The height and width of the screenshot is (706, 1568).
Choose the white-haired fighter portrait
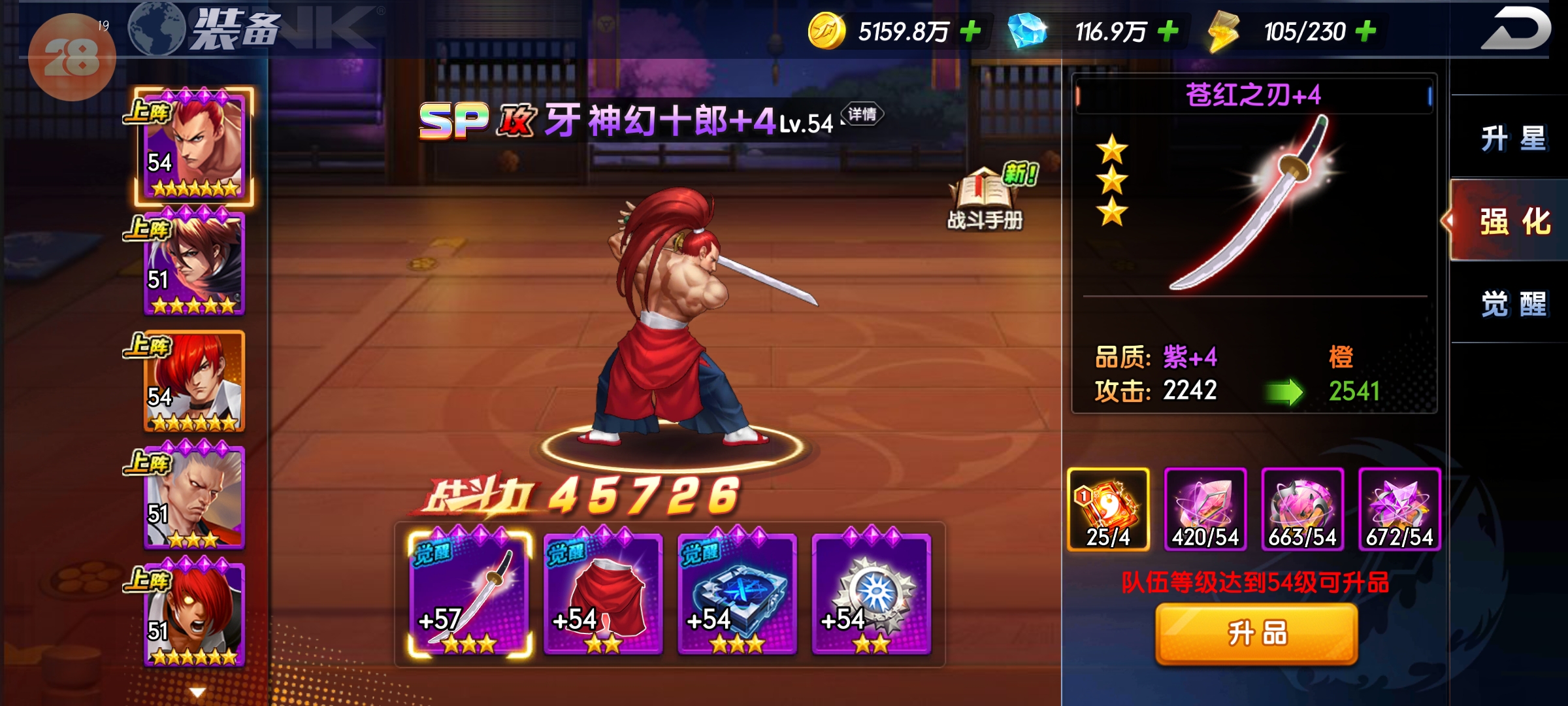point(194,498)
